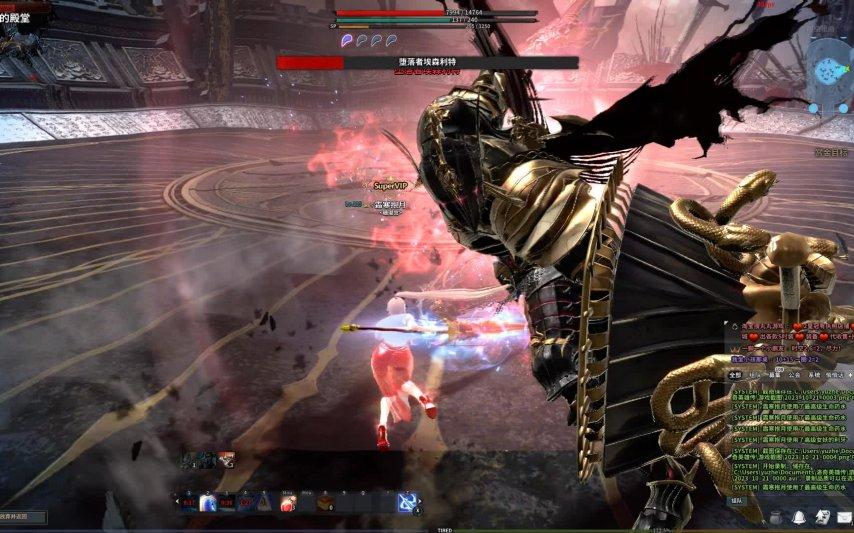This screenshot has height=533, width=854.
Task: Activate the glowing blue bow skill icon
Action: pos(407,503)
